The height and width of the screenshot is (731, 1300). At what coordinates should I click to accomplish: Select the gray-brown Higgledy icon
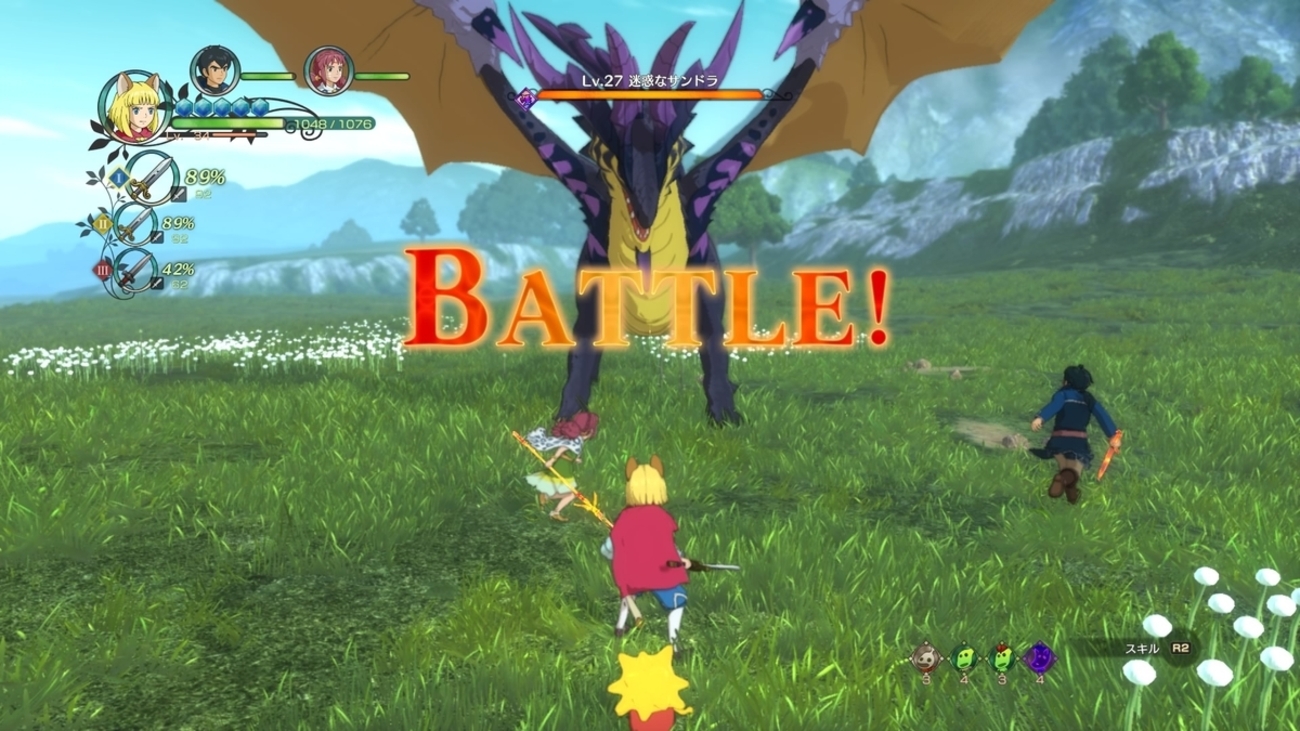tap(927, 658)
